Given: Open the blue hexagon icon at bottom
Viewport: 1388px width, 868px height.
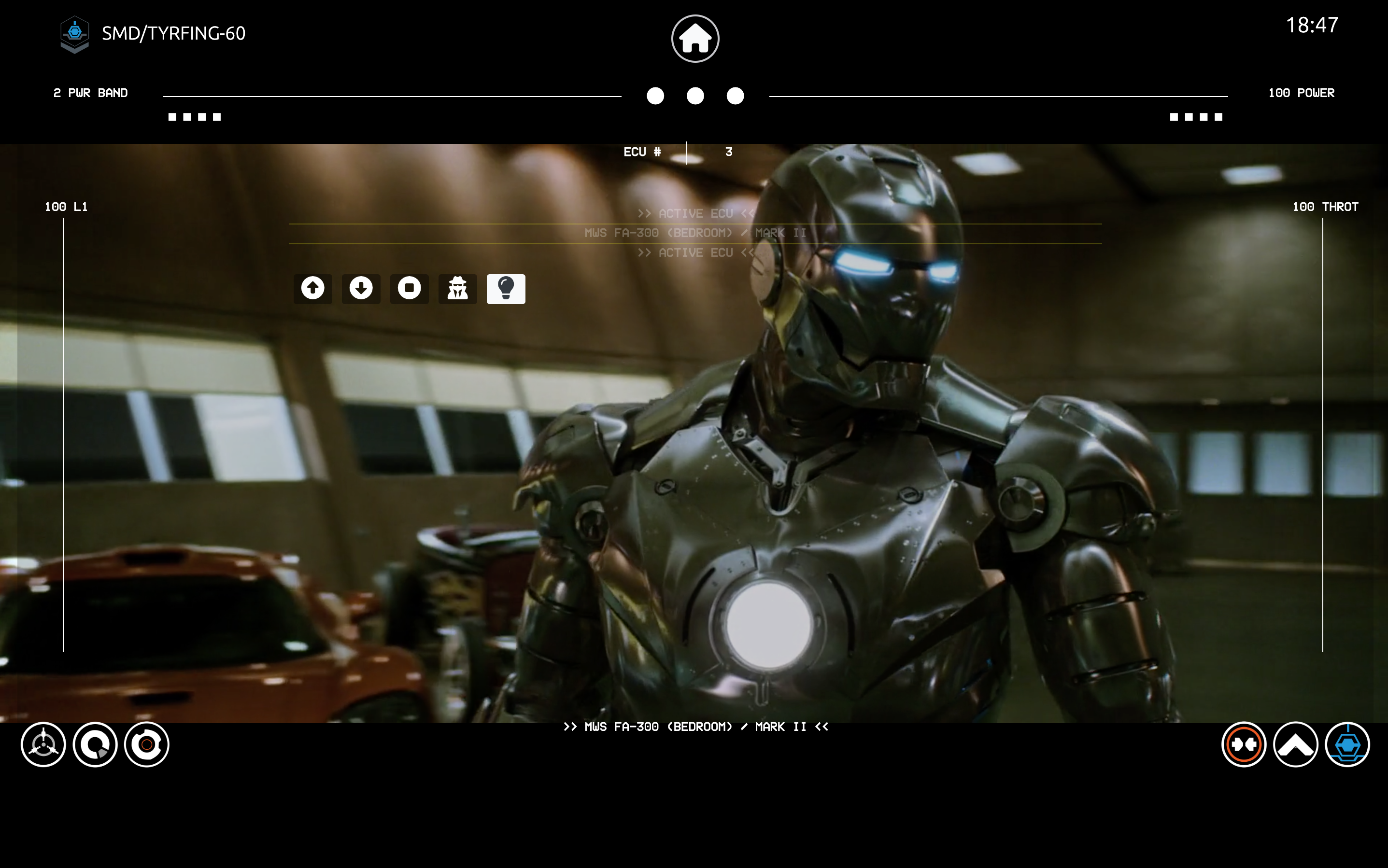Looking at the screenshot, I should 1347,744.
